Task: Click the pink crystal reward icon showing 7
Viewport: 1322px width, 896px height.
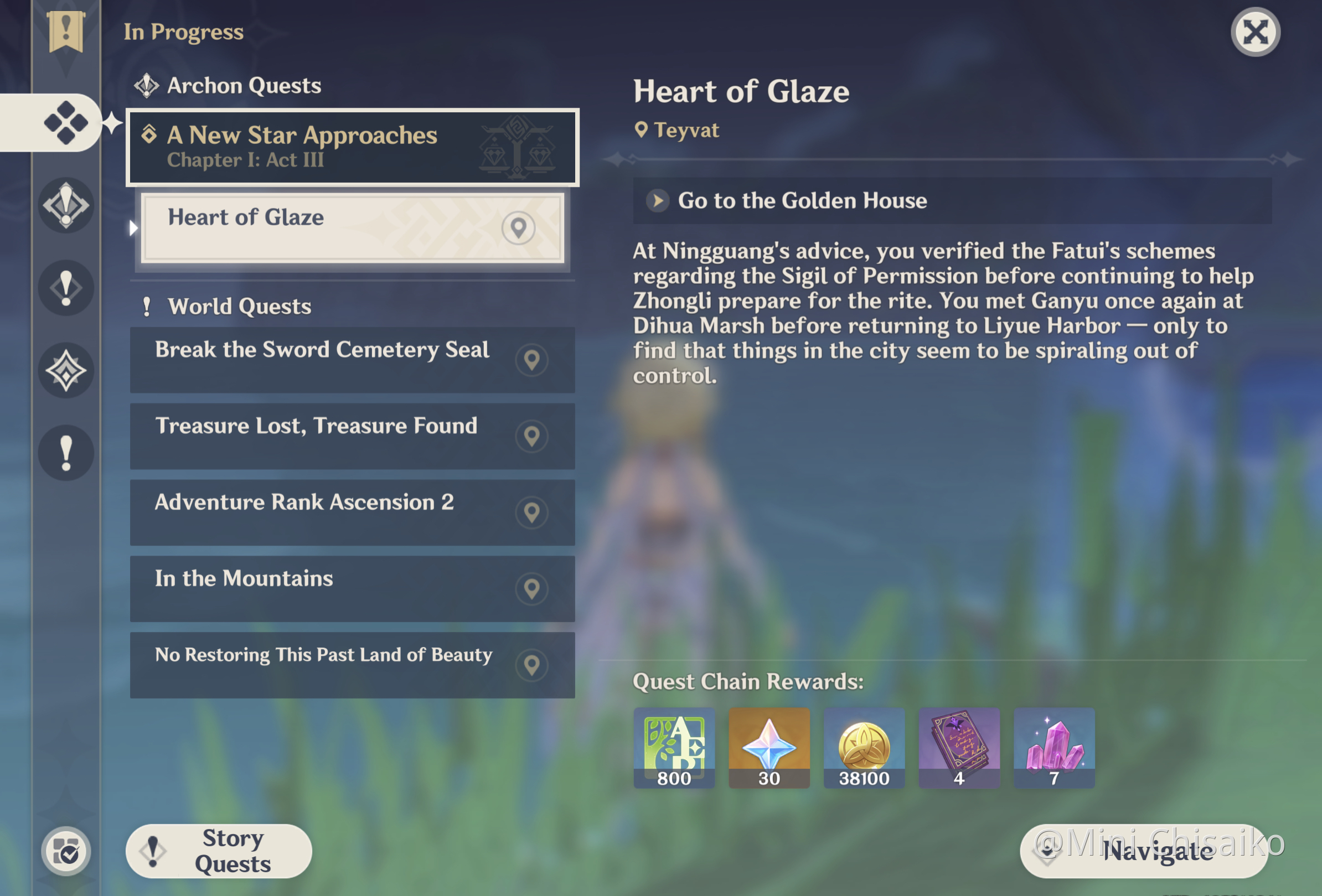Action: point(1054,748)
